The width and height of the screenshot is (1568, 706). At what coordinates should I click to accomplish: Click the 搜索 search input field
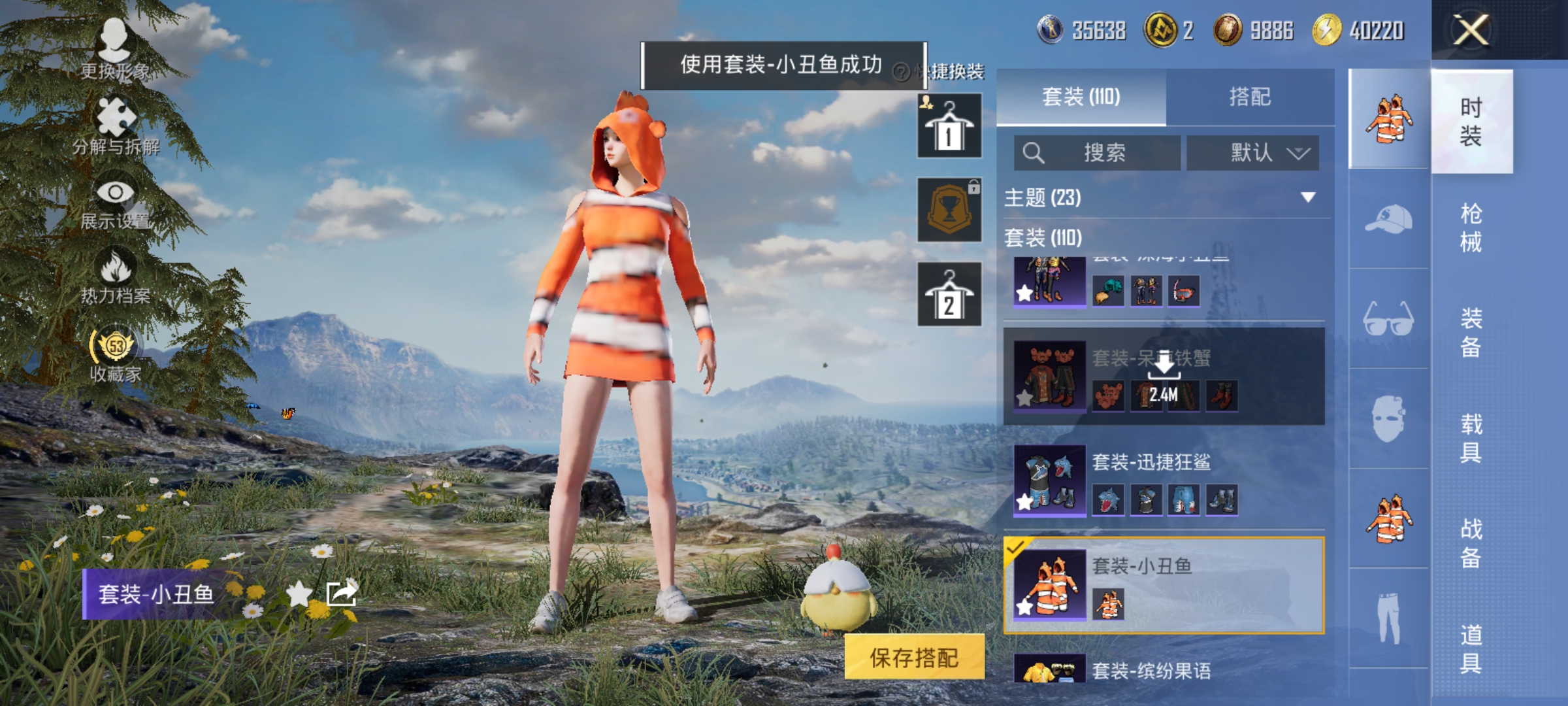1098,152
